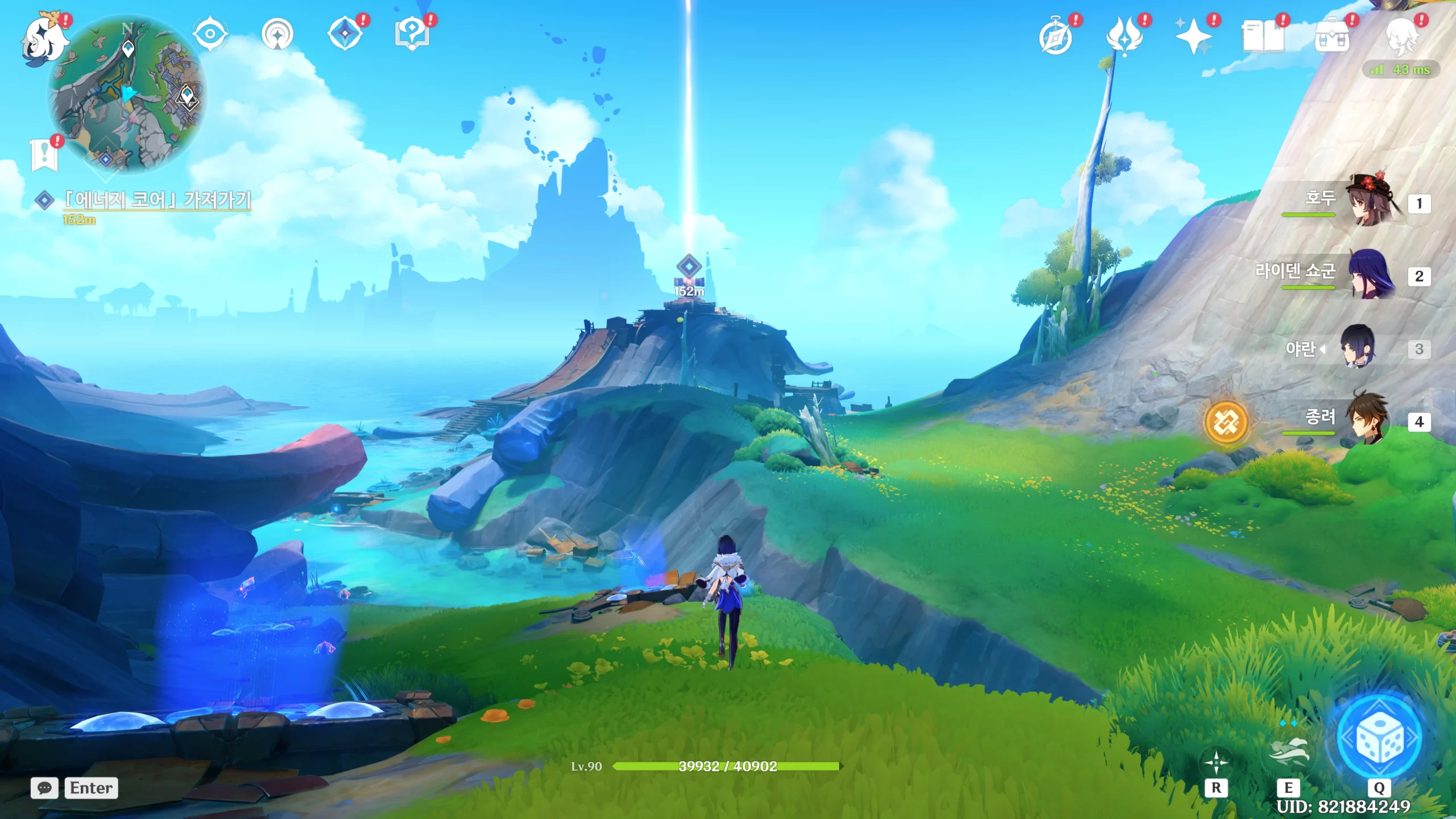
Task: Open the compass adventure handbook icon
Action: [1056, 36]
